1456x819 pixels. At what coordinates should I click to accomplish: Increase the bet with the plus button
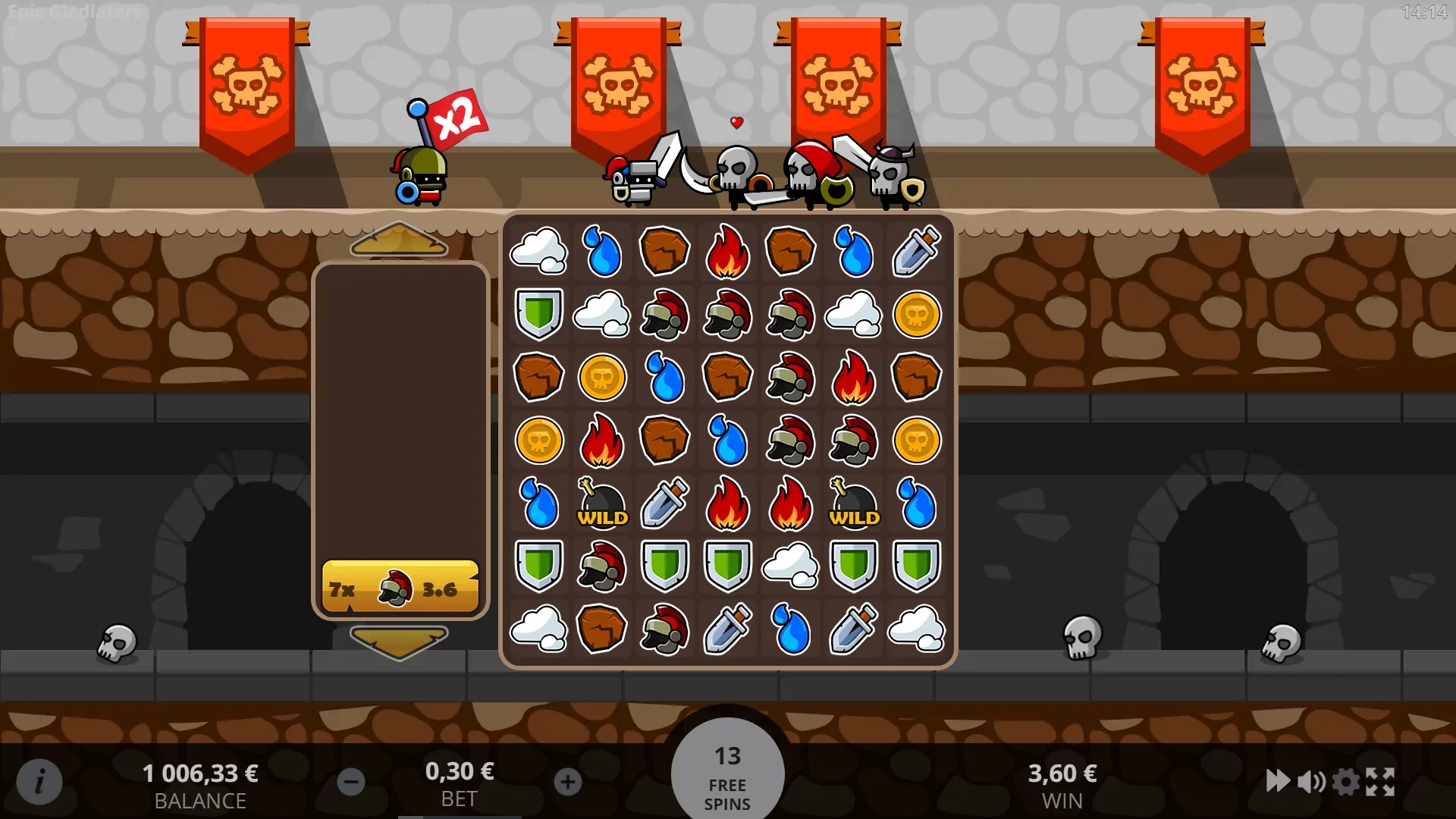[x=567, y=781]
